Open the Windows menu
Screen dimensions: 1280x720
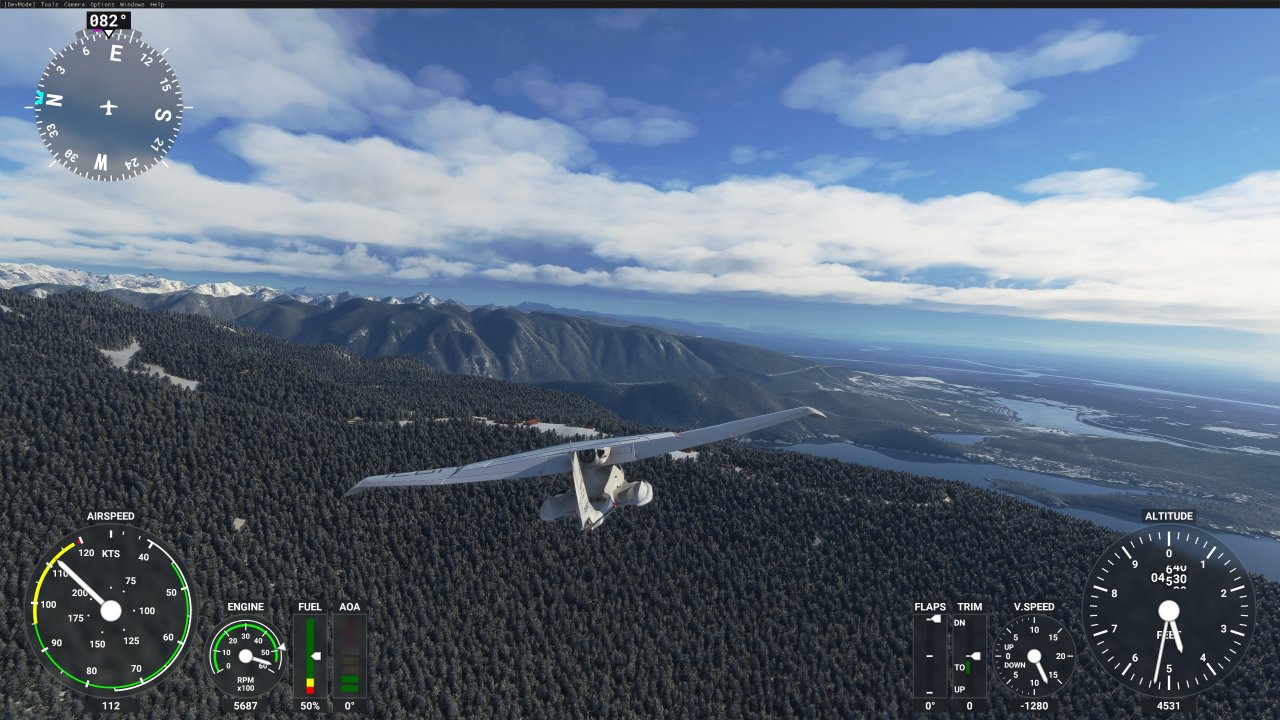[132, 4]
